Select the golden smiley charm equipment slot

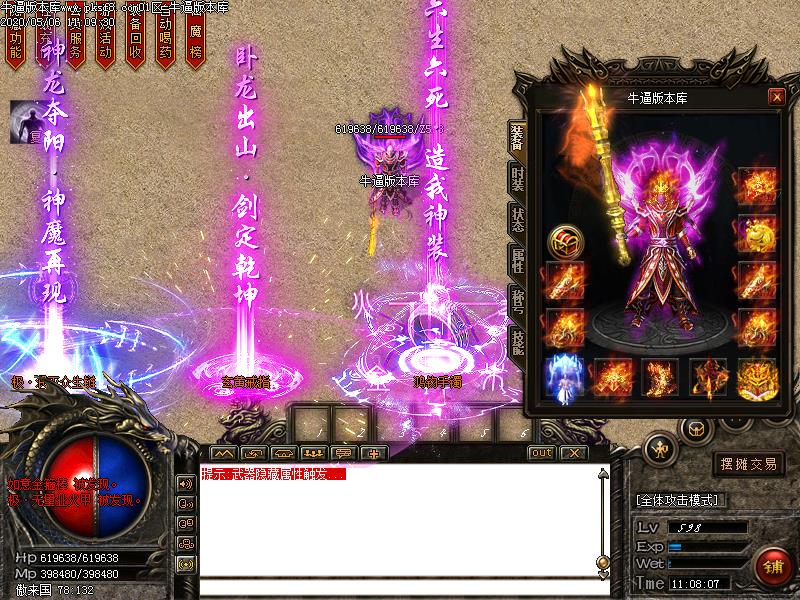tap(757, 235)
